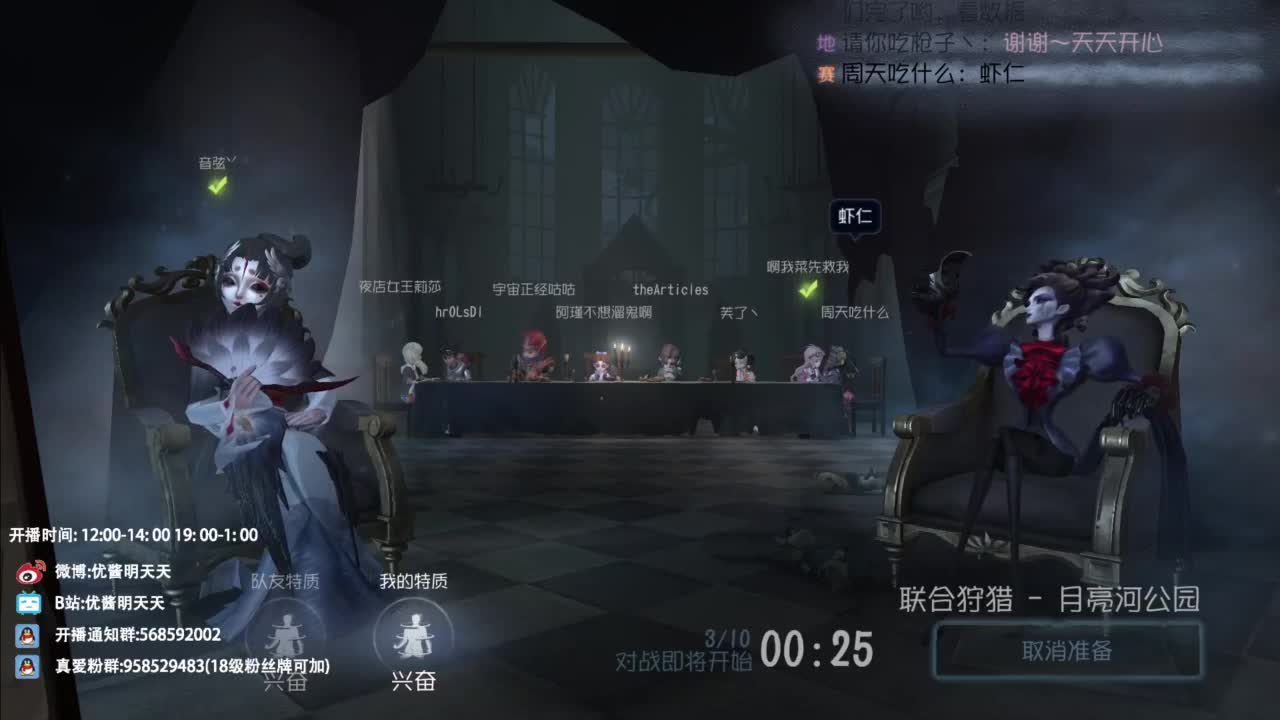1280x720 pixels.
Task: Open the 虾仁 speech bubble
Action: point(855,214)
